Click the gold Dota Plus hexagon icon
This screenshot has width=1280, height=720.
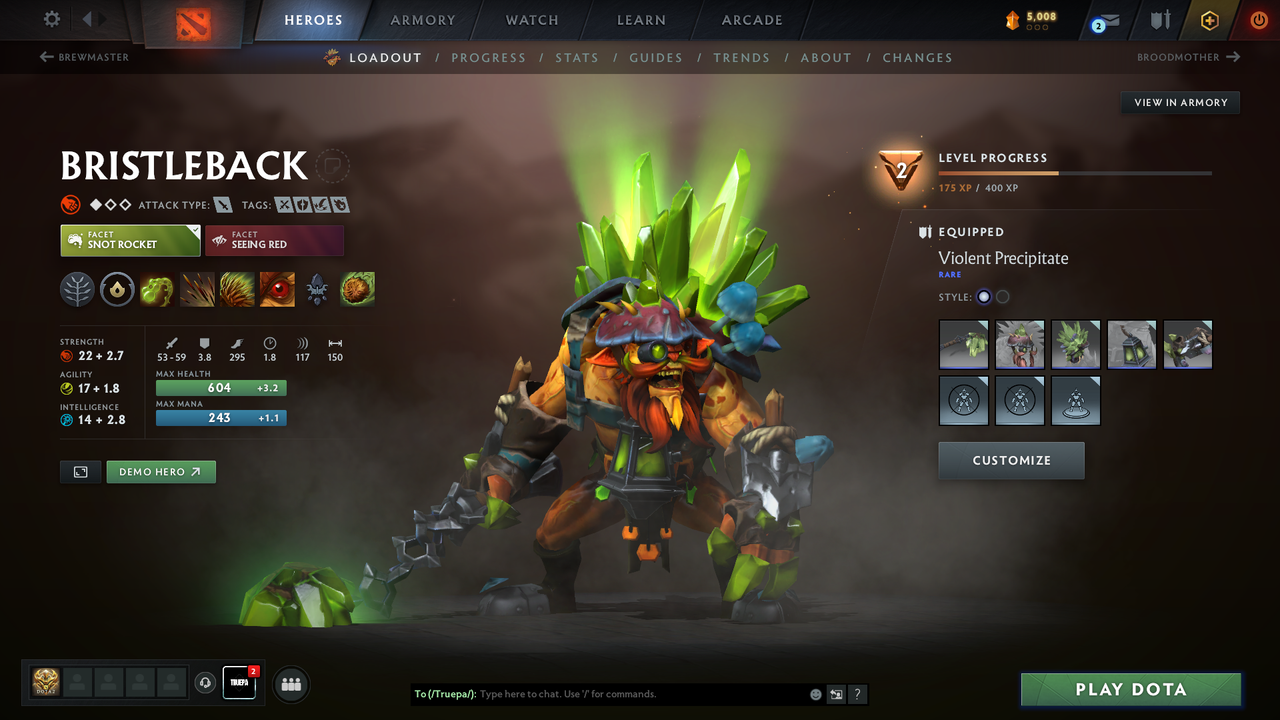(1209, 20)
